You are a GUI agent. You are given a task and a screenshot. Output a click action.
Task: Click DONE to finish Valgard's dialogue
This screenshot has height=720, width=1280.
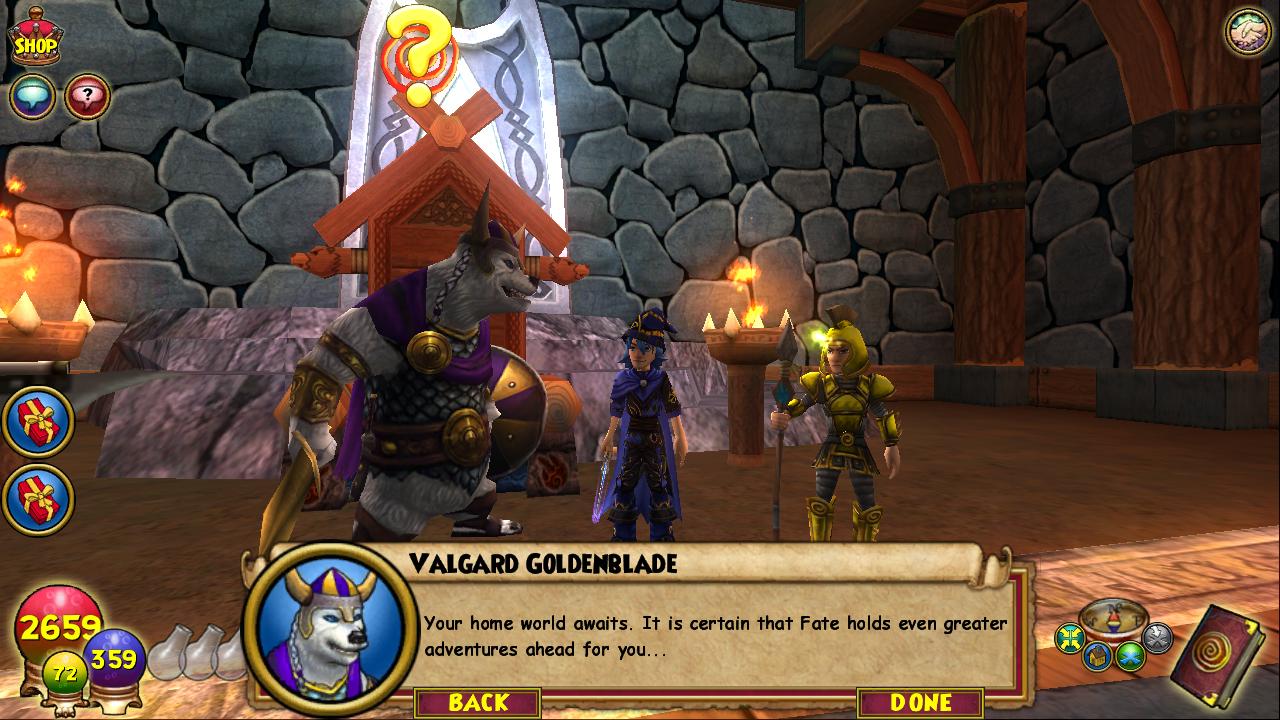coord(921,702)
